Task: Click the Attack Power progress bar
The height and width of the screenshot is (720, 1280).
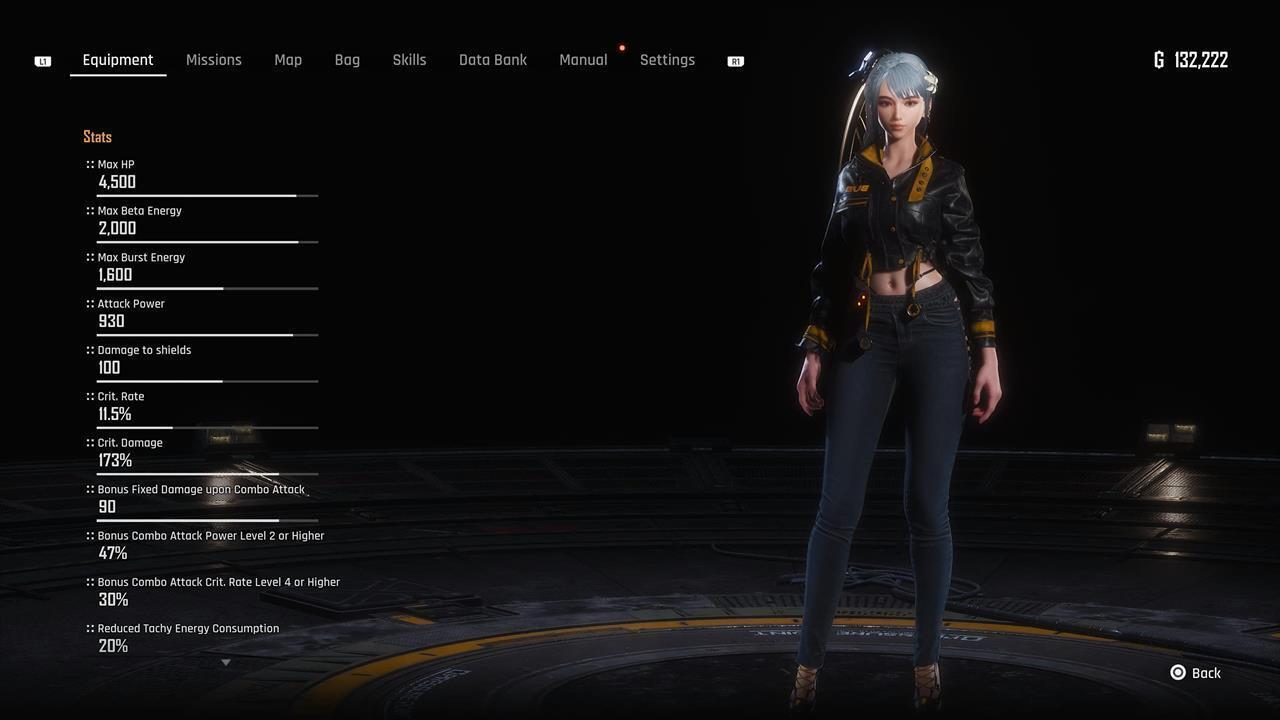Action: click(x=206, y=334)
